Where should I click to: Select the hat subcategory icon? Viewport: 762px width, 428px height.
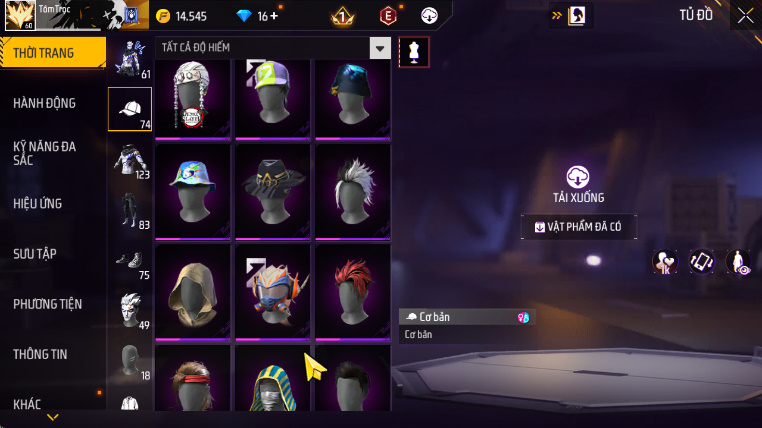coord(129,109)
